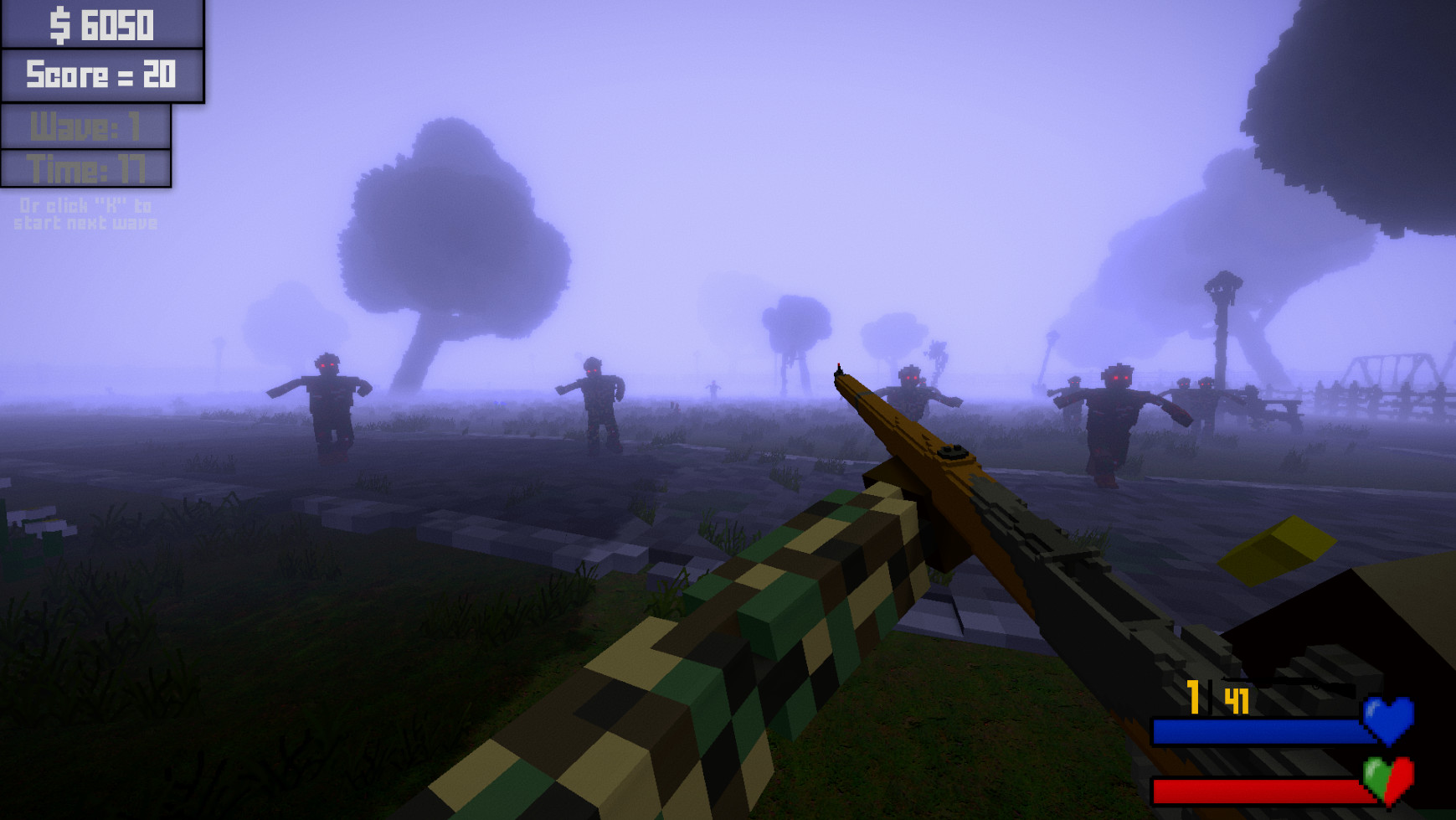Click the start next wave hint text
This screenshot has width=1456, height=820.
tap(84, 214)
